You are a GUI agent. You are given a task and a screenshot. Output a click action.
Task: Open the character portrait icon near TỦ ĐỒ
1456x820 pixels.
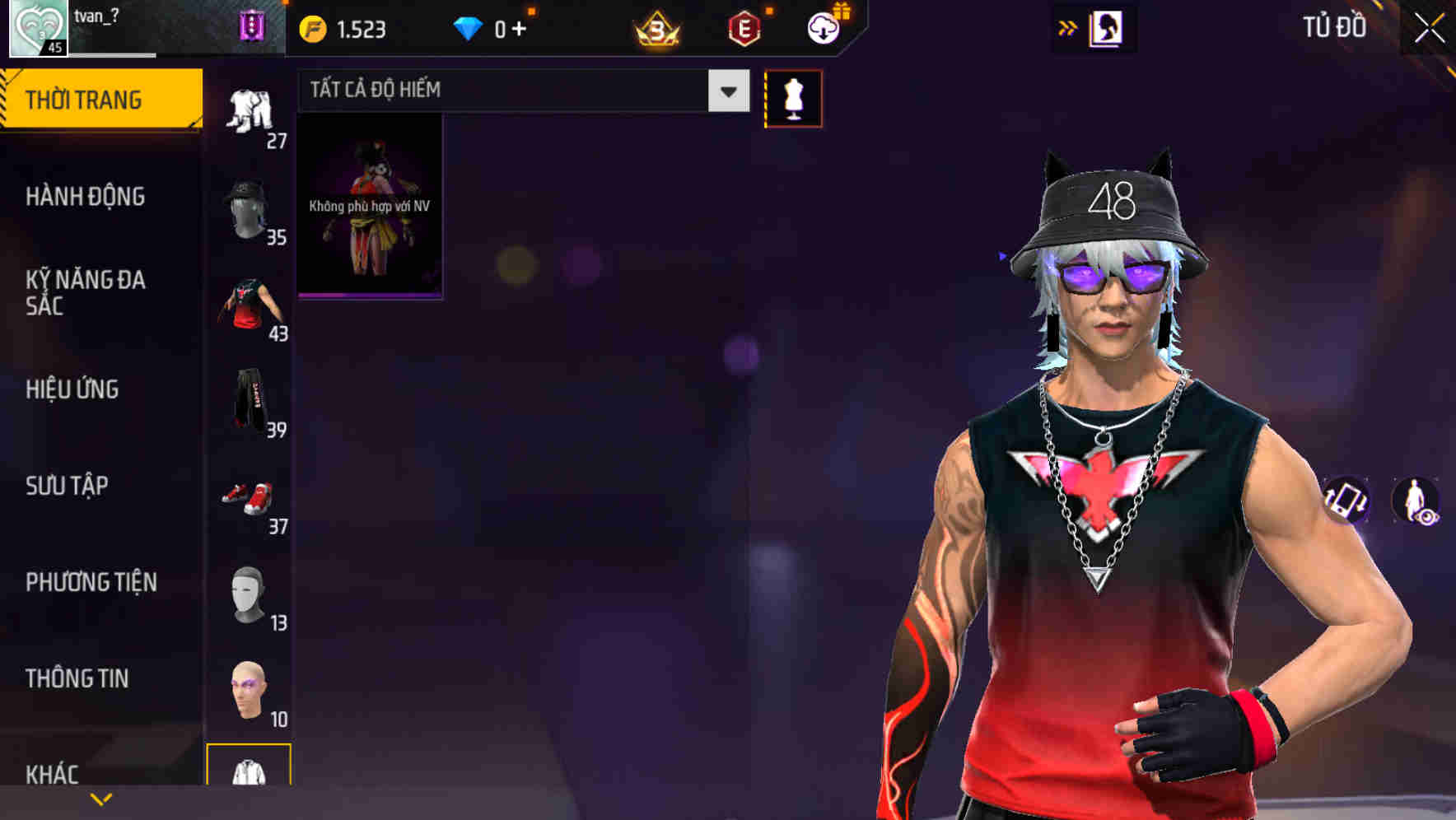(1105, 26)
